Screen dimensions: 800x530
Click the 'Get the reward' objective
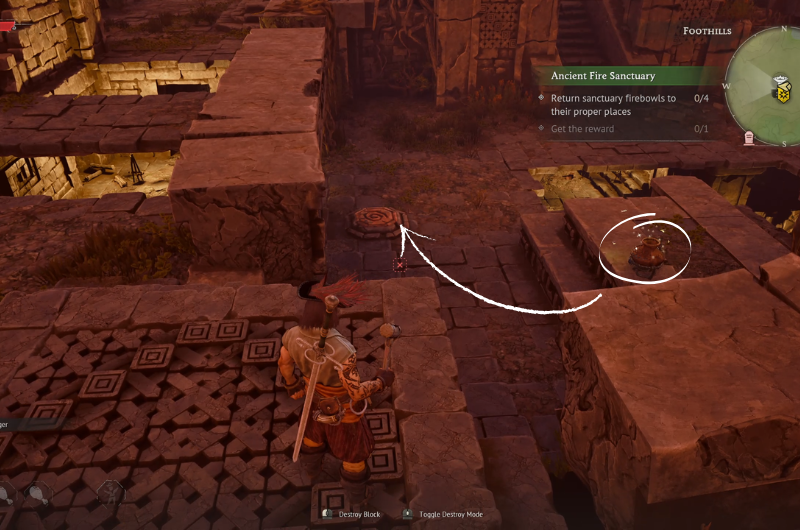pos(583,129)
